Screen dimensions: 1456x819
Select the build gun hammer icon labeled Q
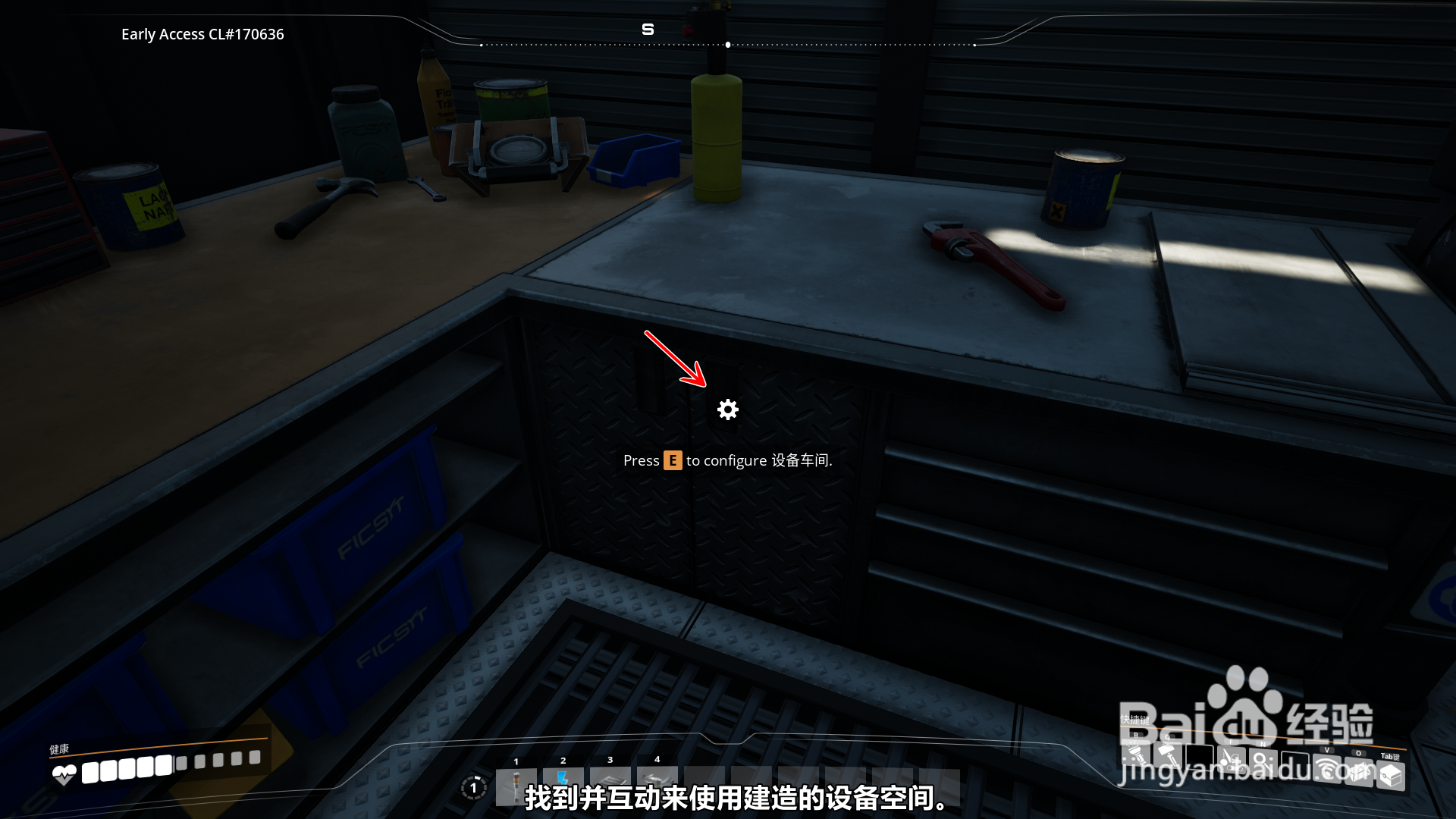click(1167, 757)
